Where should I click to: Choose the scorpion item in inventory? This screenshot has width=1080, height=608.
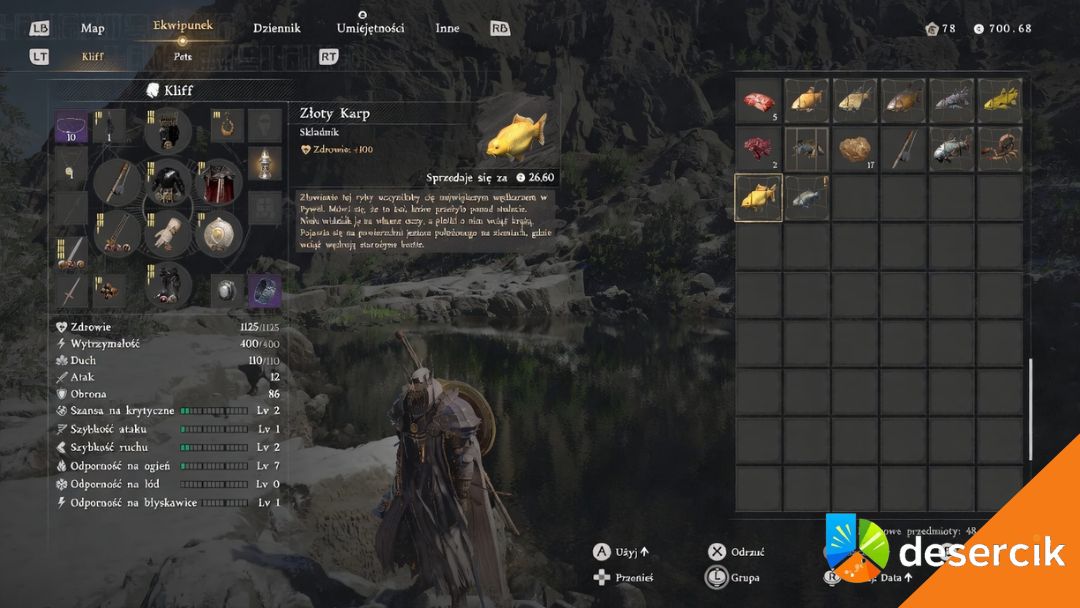point(999,149)
